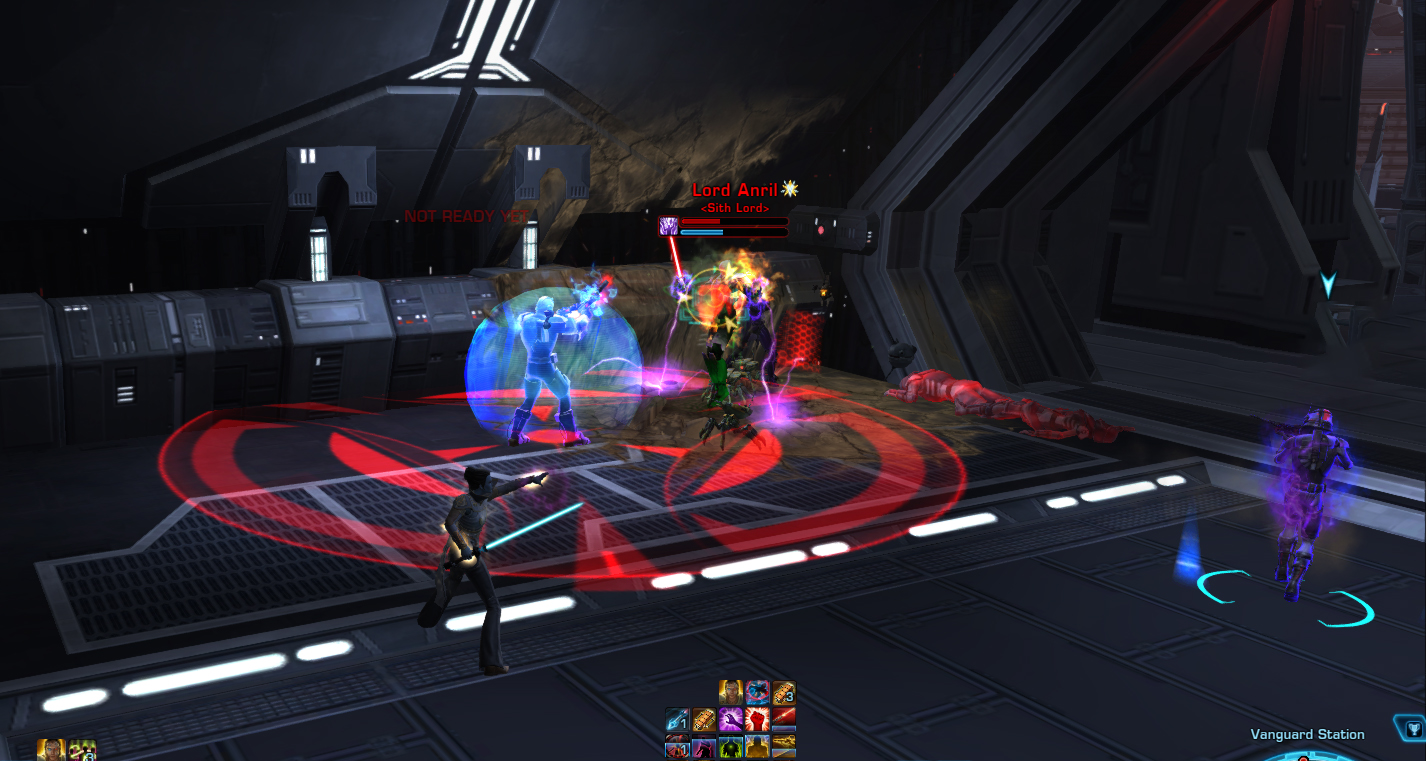Screen dimensions: 1426x761
Task: Use the golden rifle ability
Action: (x=783, y=746)
